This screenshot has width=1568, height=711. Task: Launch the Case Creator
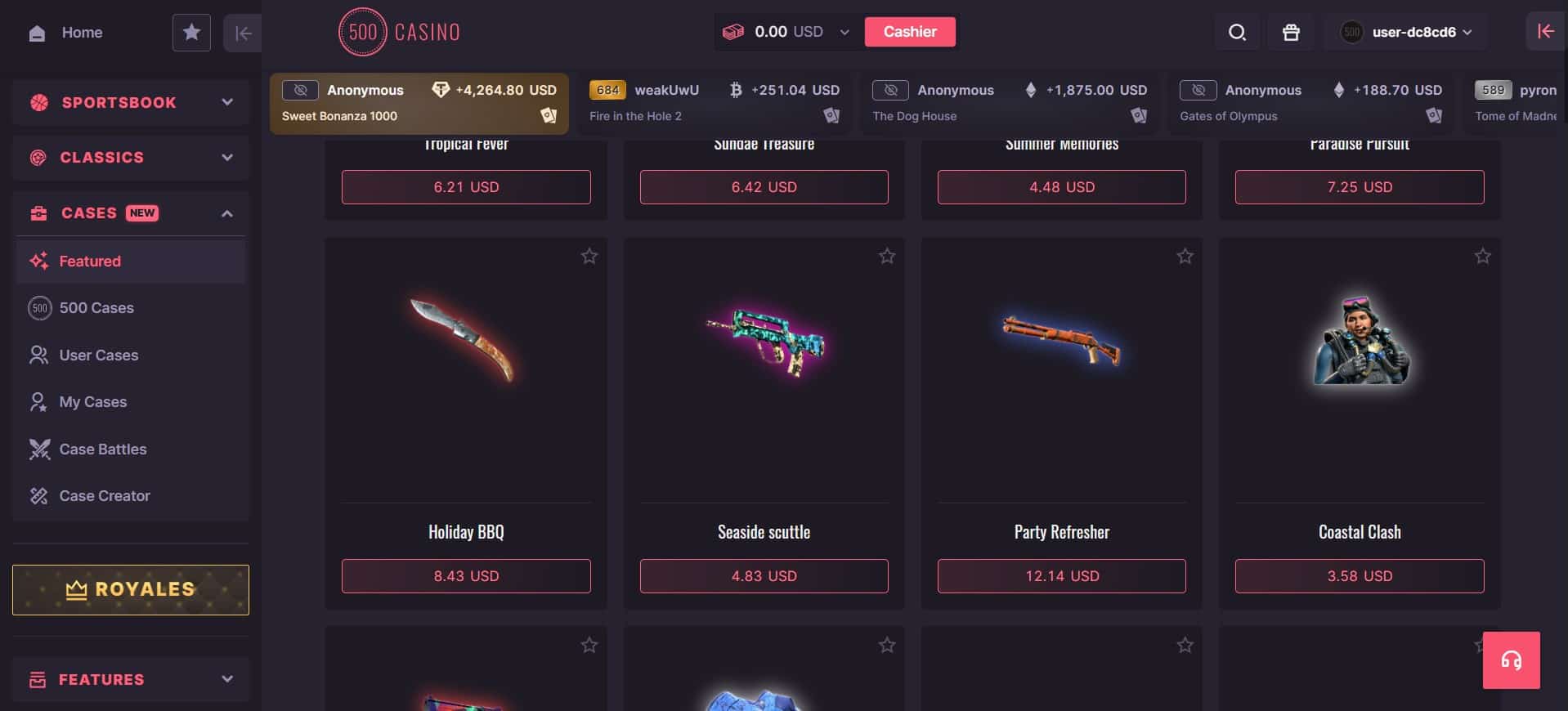(104, 496)
